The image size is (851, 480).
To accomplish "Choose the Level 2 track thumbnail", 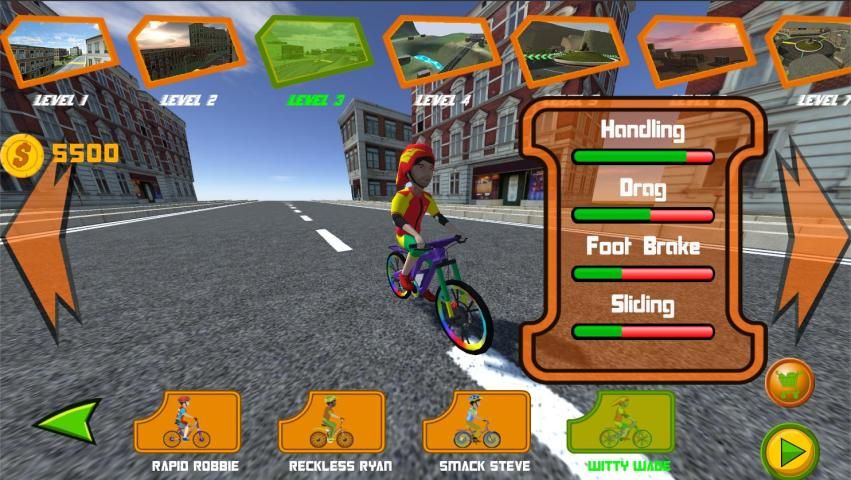I will point(186,50).
